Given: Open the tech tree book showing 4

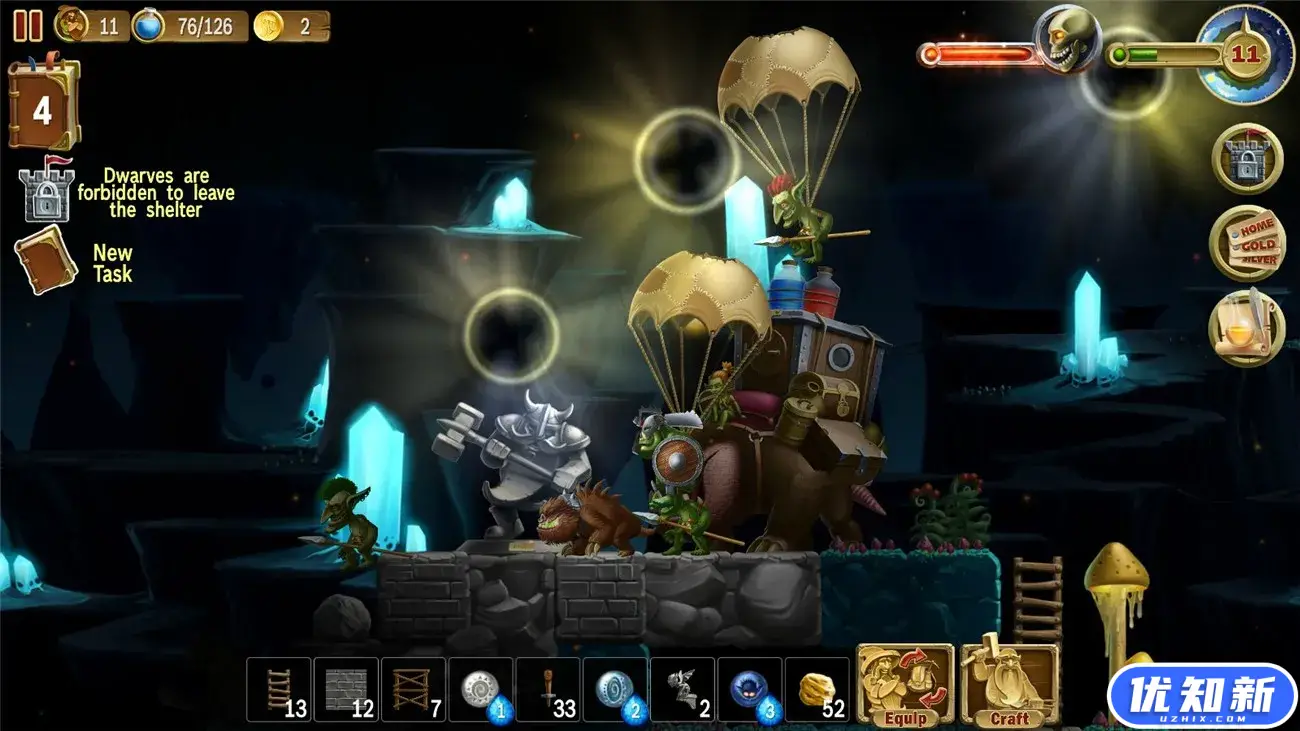Looking at the screenshot, I should 43,106.
